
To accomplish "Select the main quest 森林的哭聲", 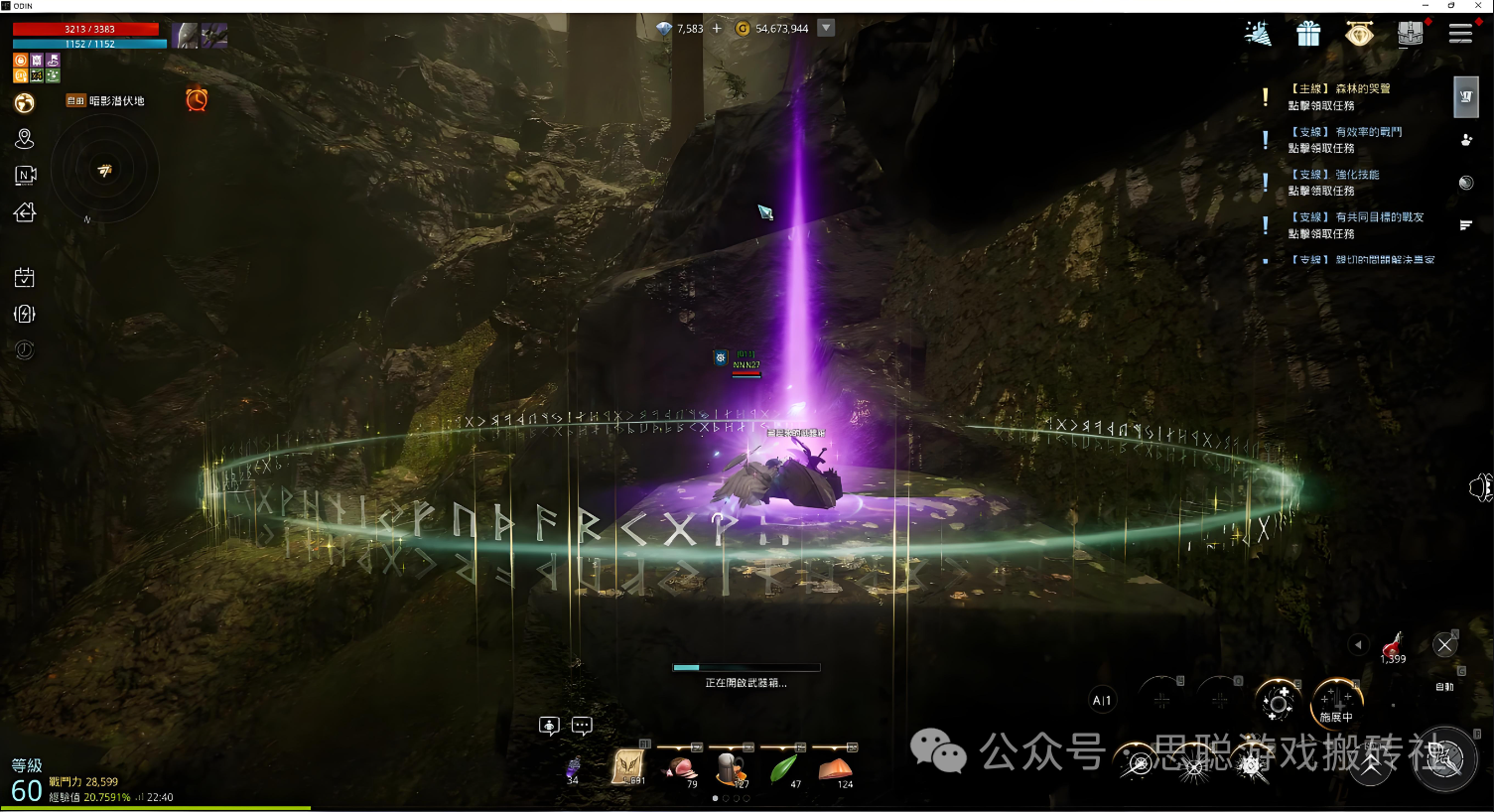I will pos(1338,96).
